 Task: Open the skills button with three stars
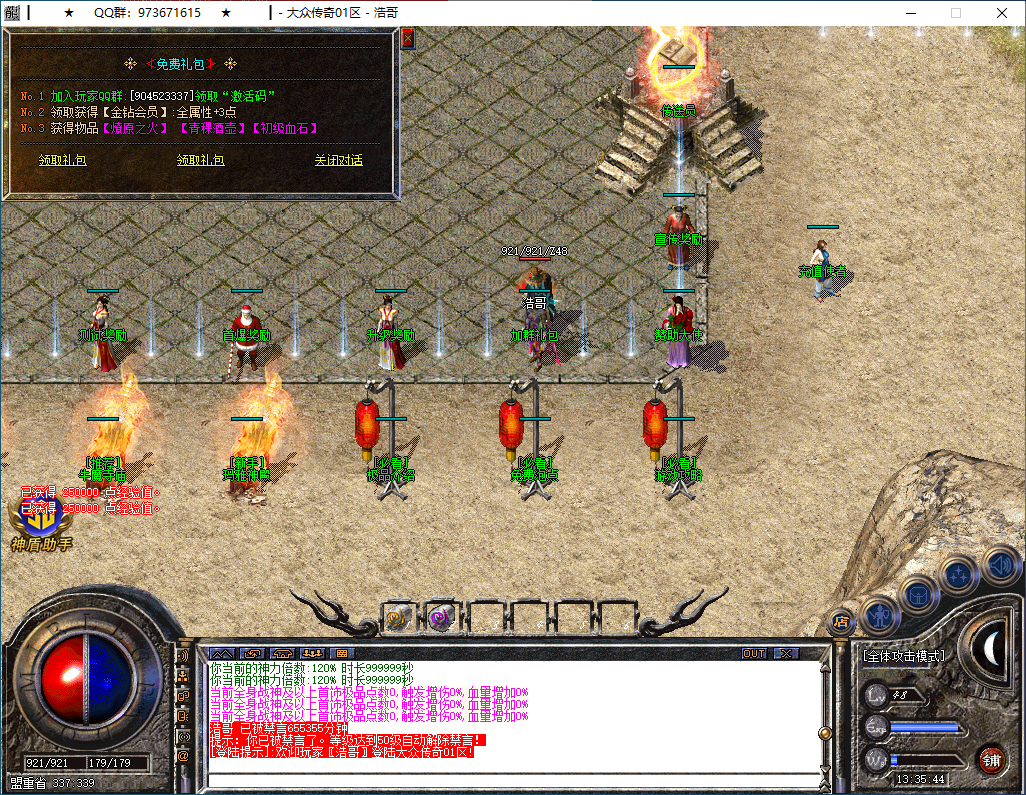(960, 574)
